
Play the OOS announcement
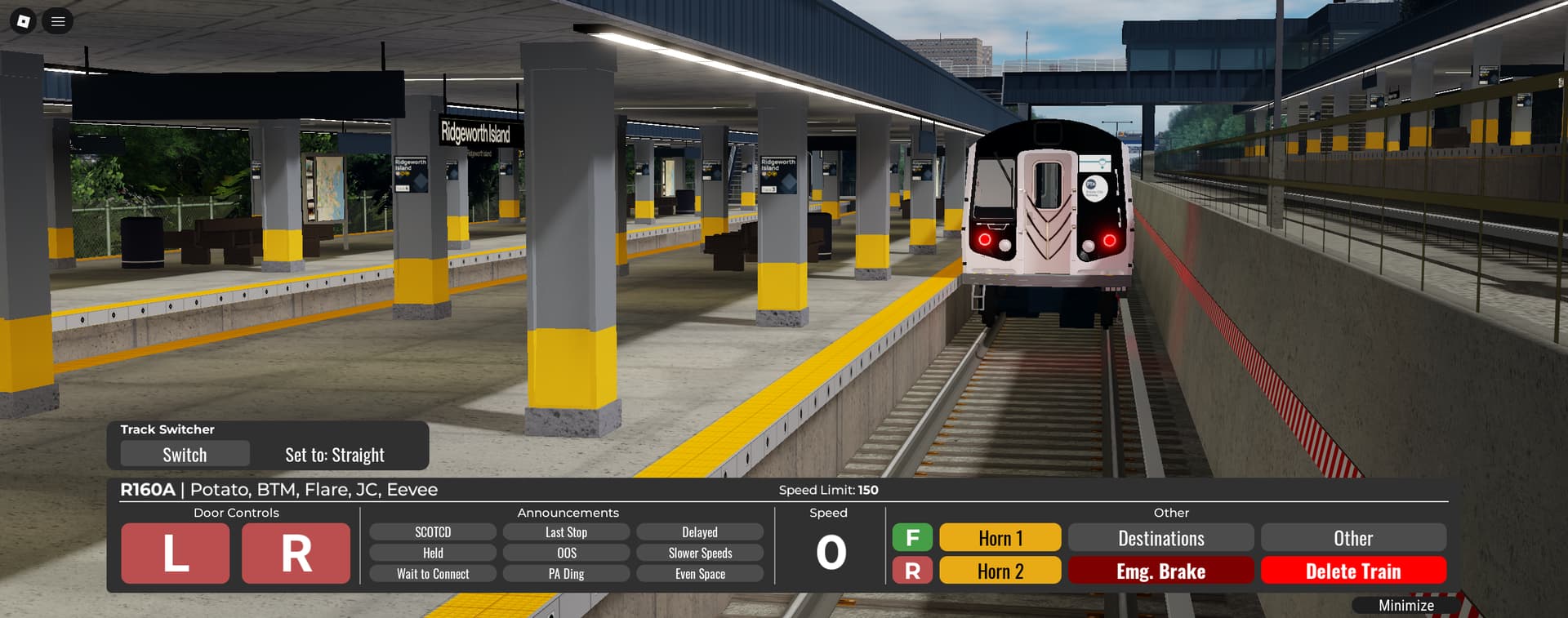[566, 554]
